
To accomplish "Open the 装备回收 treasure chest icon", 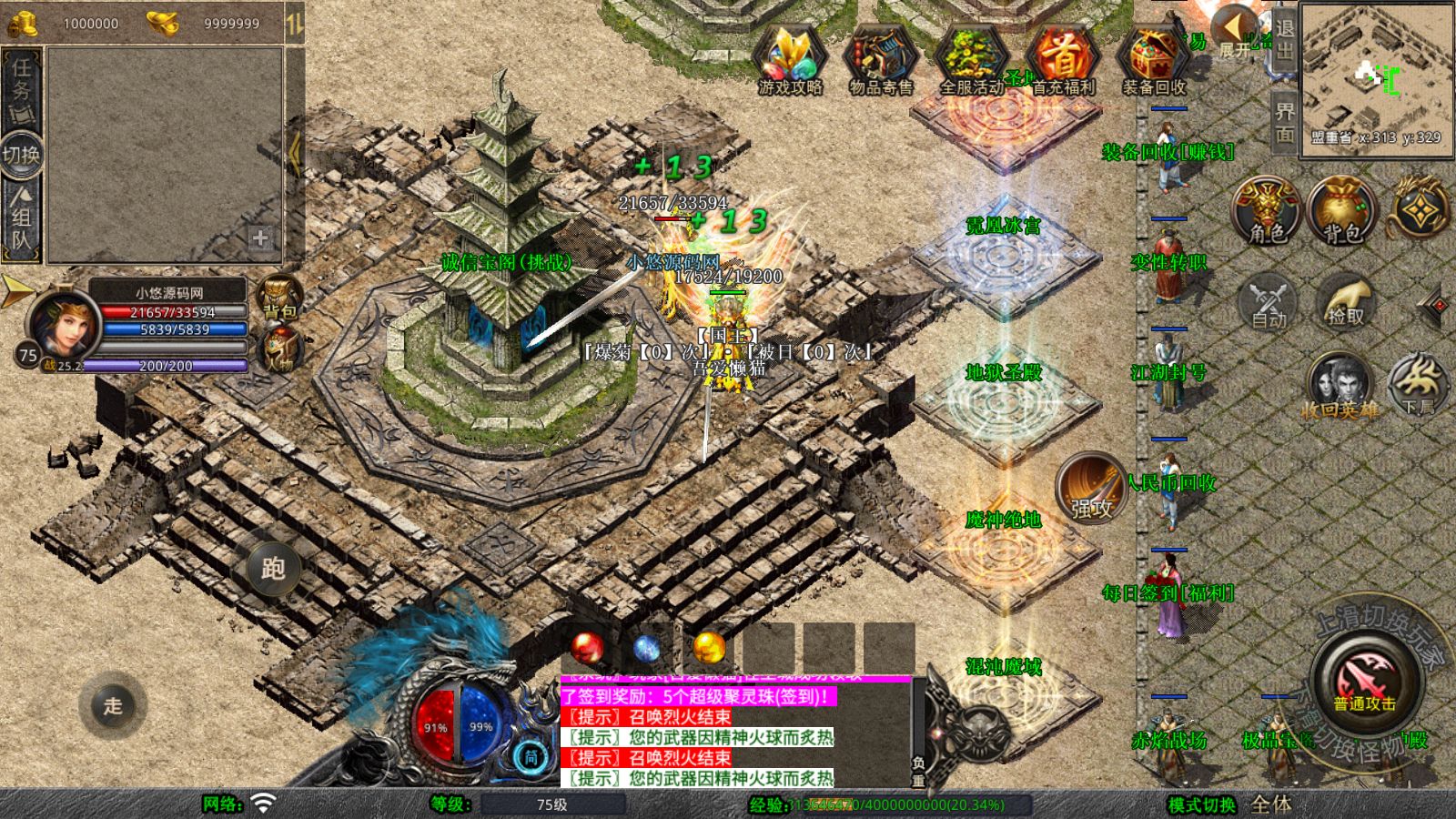I will click(1154, 60).
